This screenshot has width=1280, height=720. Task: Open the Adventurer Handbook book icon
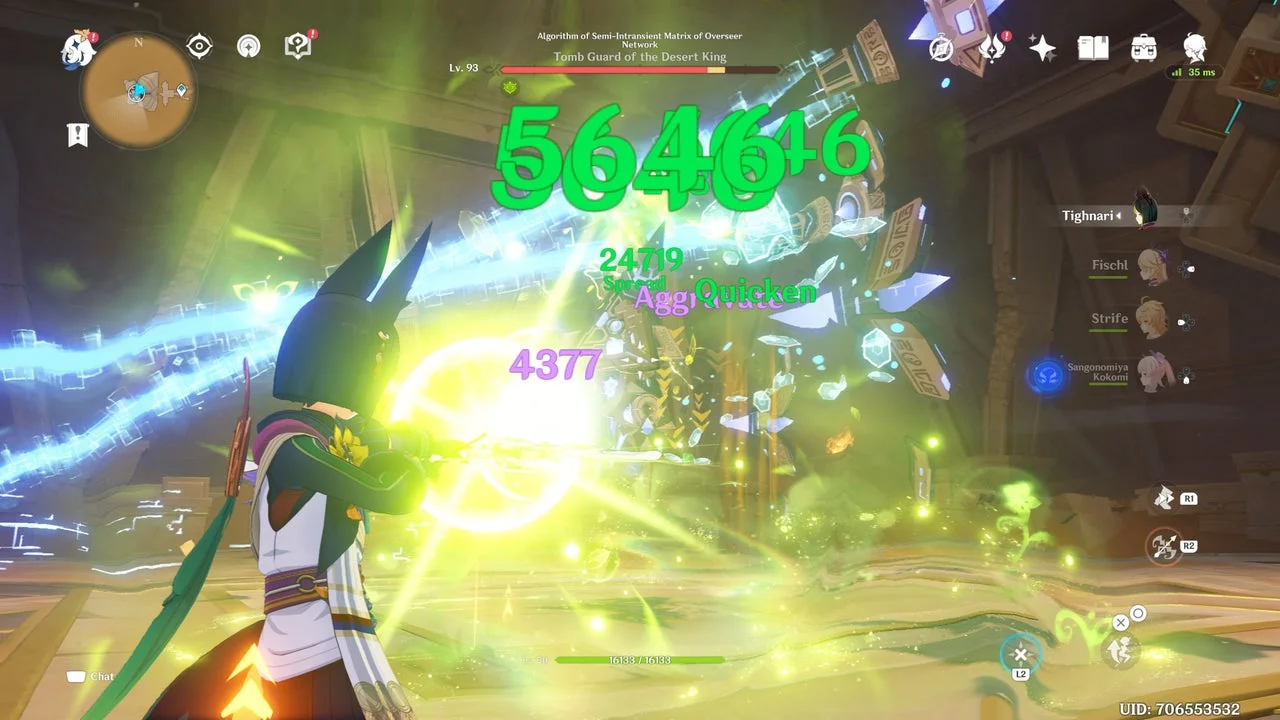1092,48
